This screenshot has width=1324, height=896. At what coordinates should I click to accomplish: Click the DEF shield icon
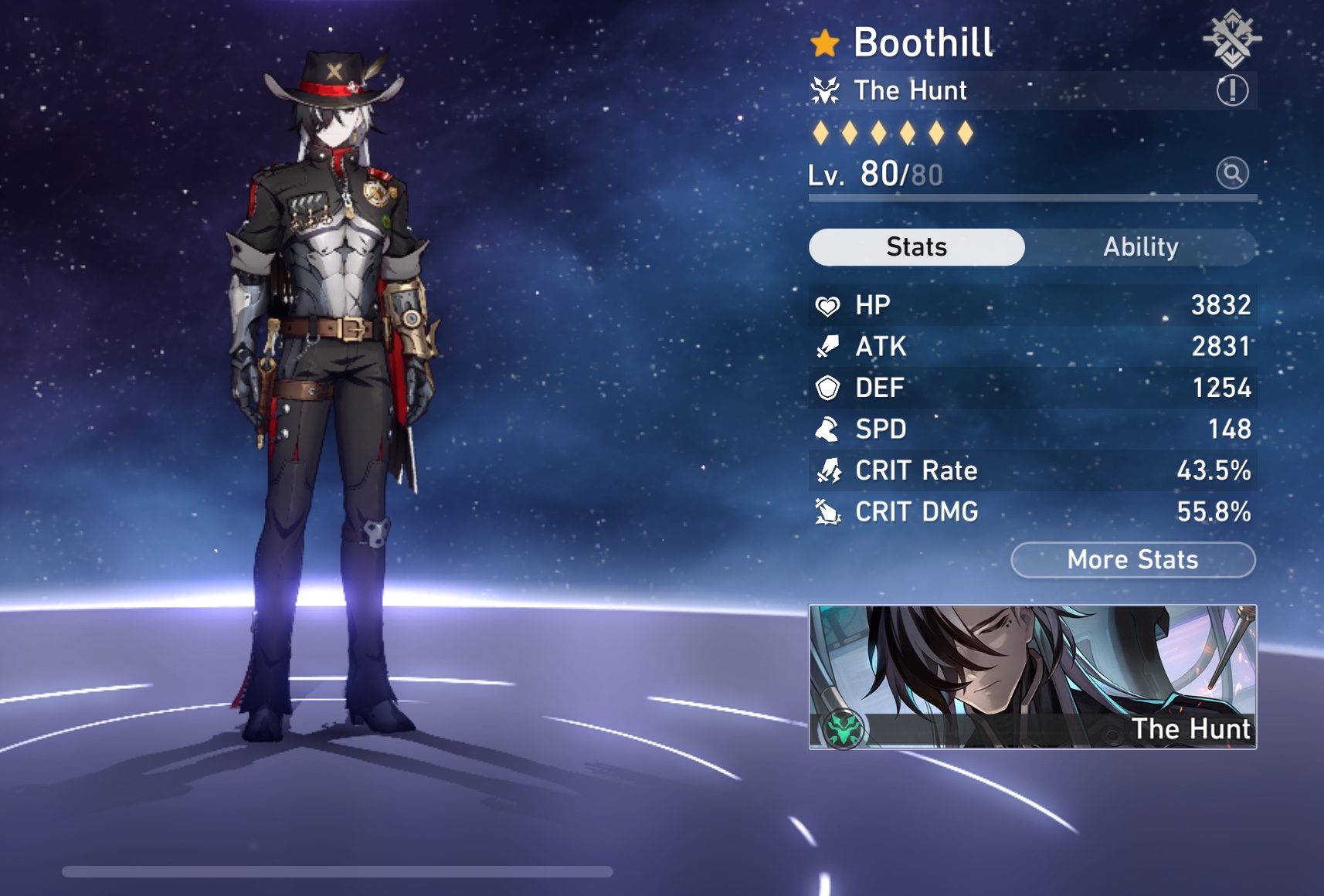pyautogui.click(x=830, y=388)
